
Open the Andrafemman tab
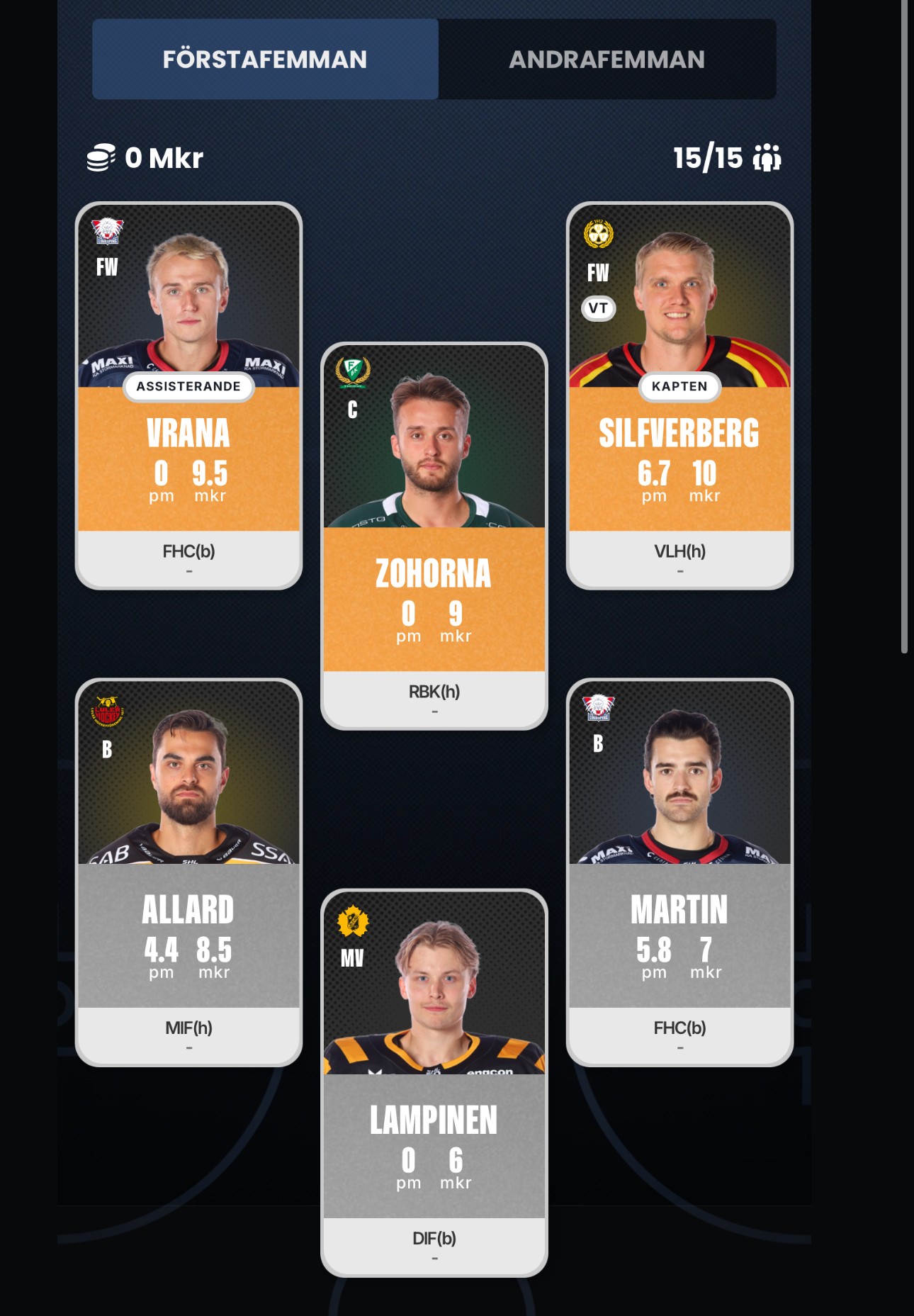point(606,60)
